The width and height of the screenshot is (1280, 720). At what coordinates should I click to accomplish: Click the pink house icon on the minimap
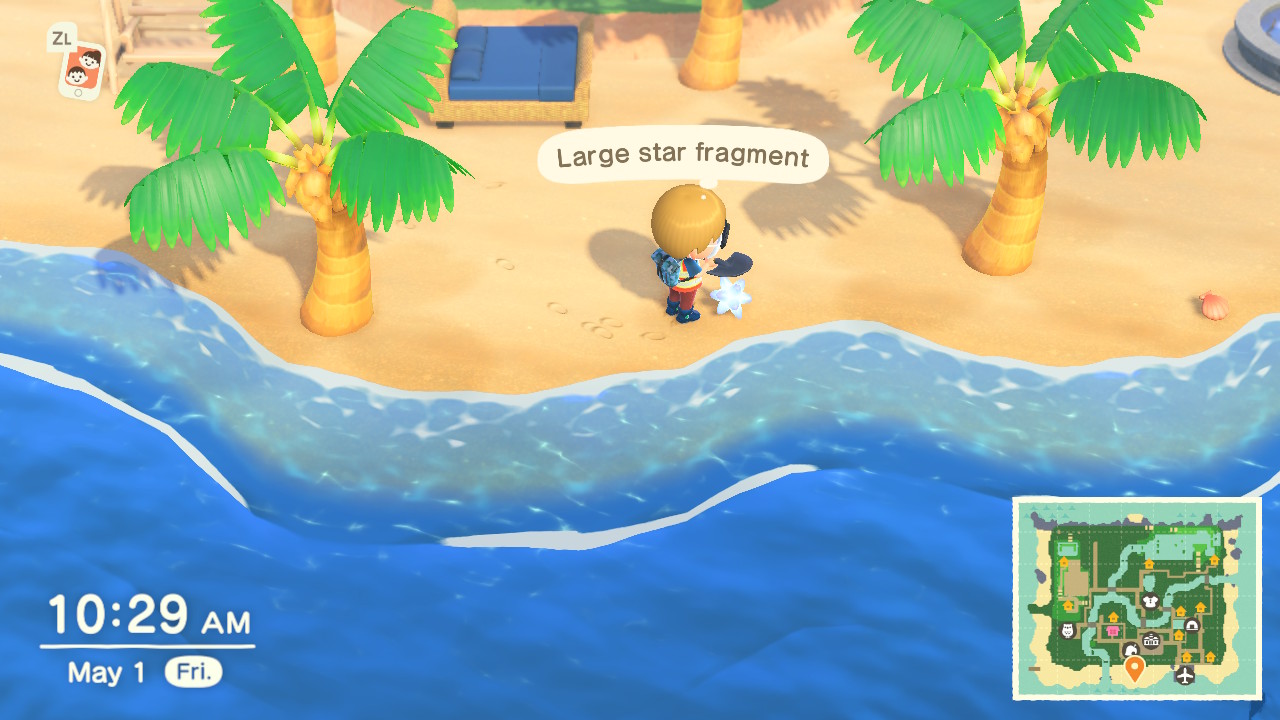pos(1112,630)
